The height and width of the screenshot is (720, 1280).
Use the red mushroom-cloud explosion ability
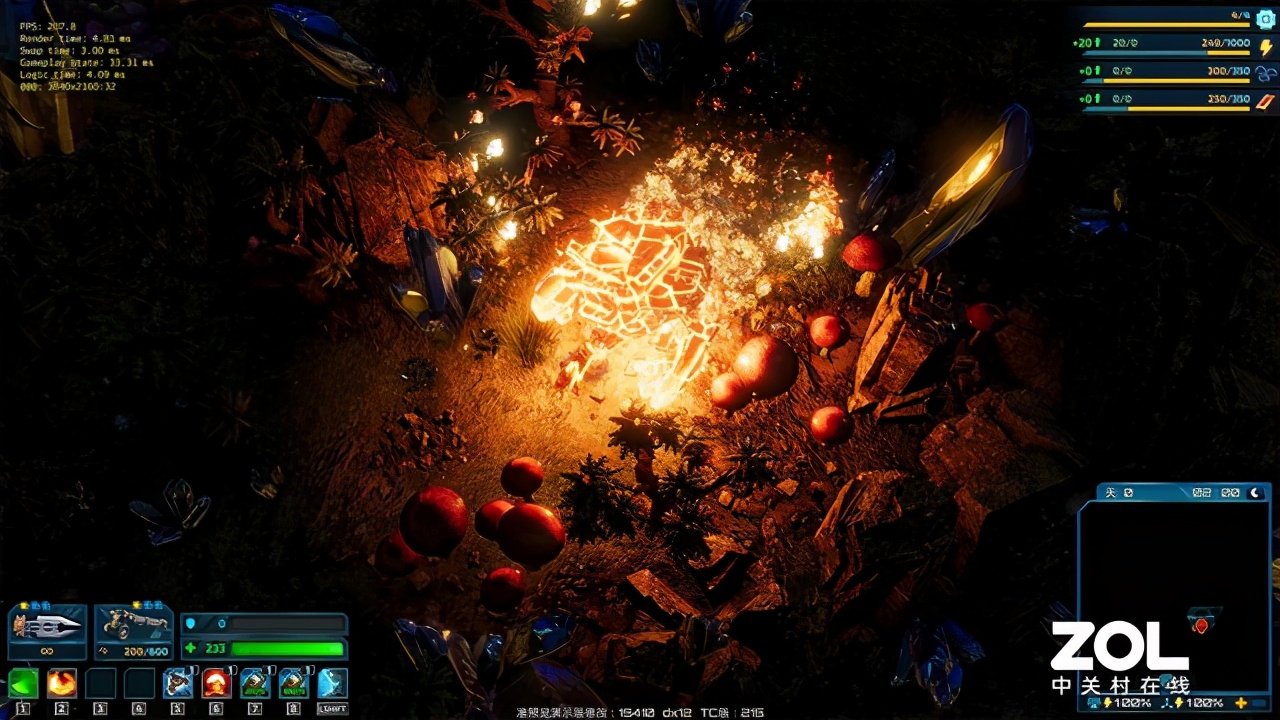click(x=216, y=683)
